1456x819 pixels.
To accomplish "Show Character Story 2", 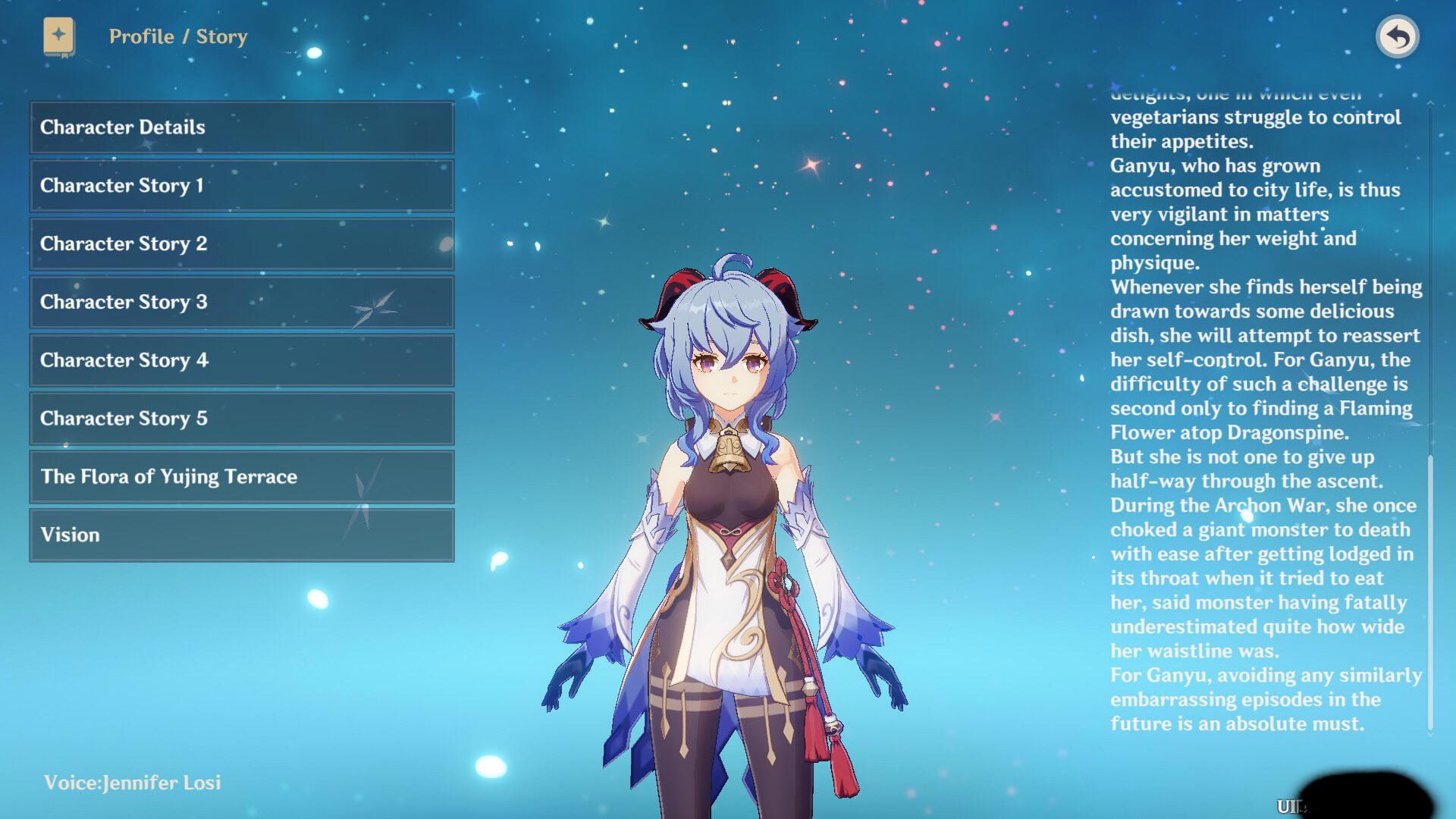I will point(242,244).
